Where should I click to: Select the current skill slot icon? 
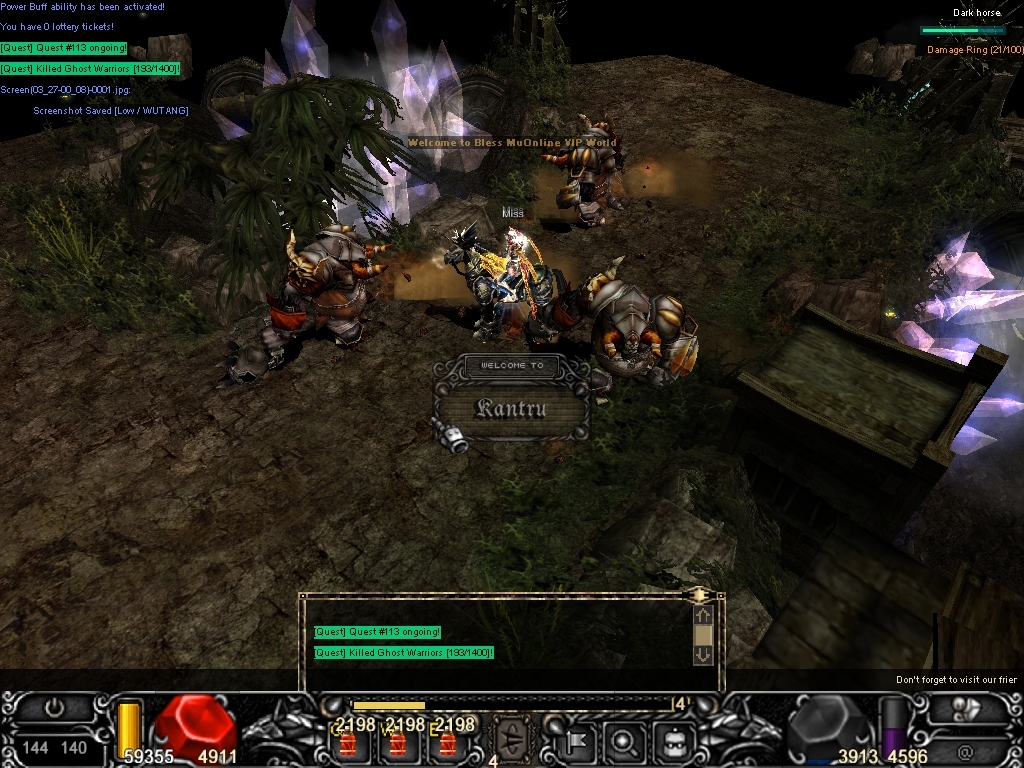coord(515,740)
